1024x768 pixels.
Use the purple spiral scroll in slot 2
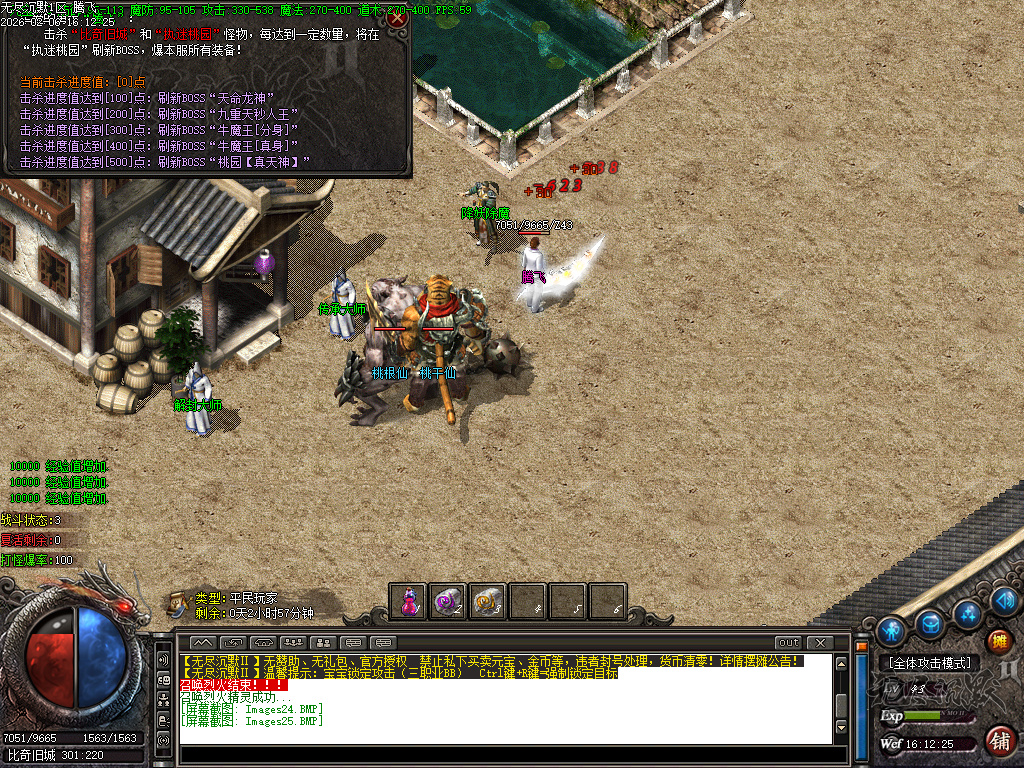[448, 602]
